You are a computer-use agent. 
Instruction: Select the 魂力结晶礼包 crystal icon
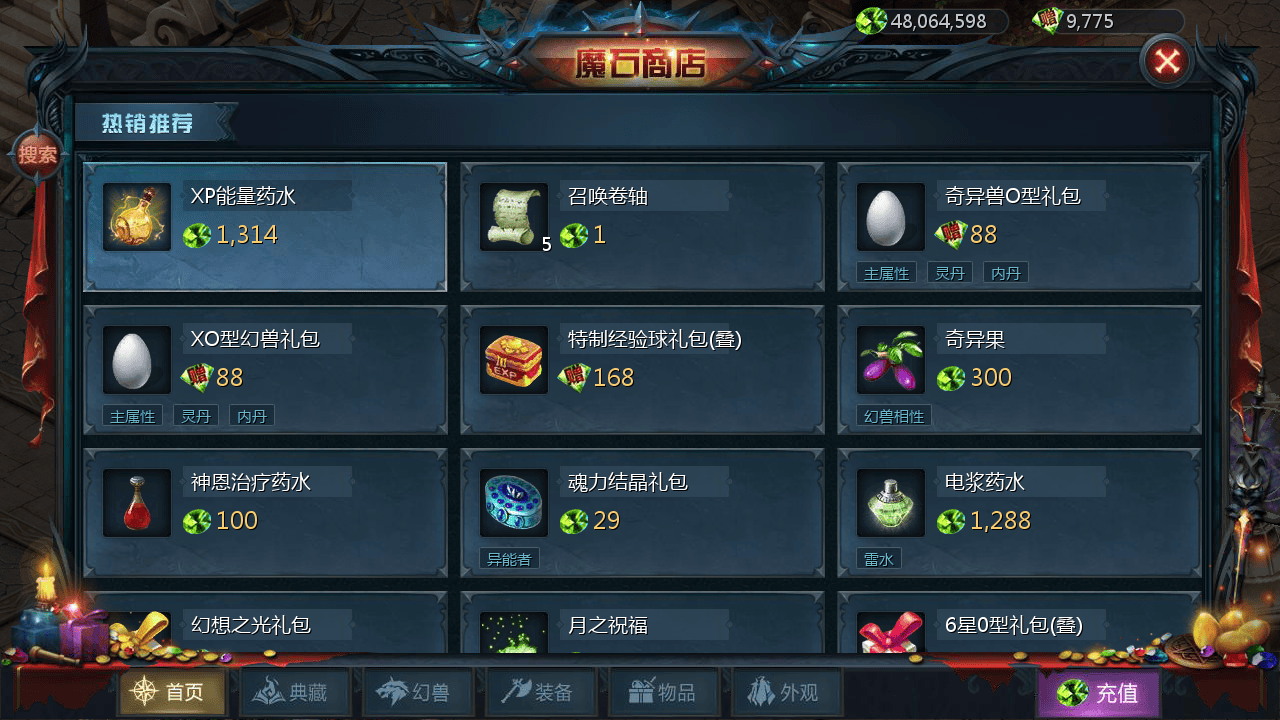[x=512, y=503]
